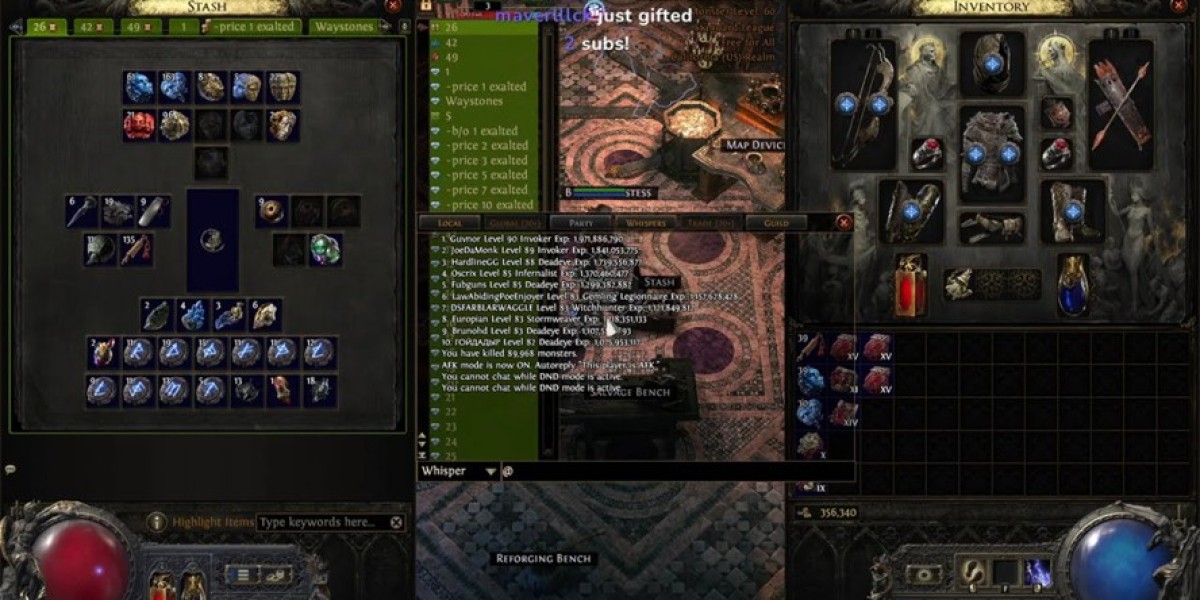The width and height of the screenshot is (1200, 600).
Task: Choose '-b/o 1 exalted' in the tab list
Action: (482, 131)
